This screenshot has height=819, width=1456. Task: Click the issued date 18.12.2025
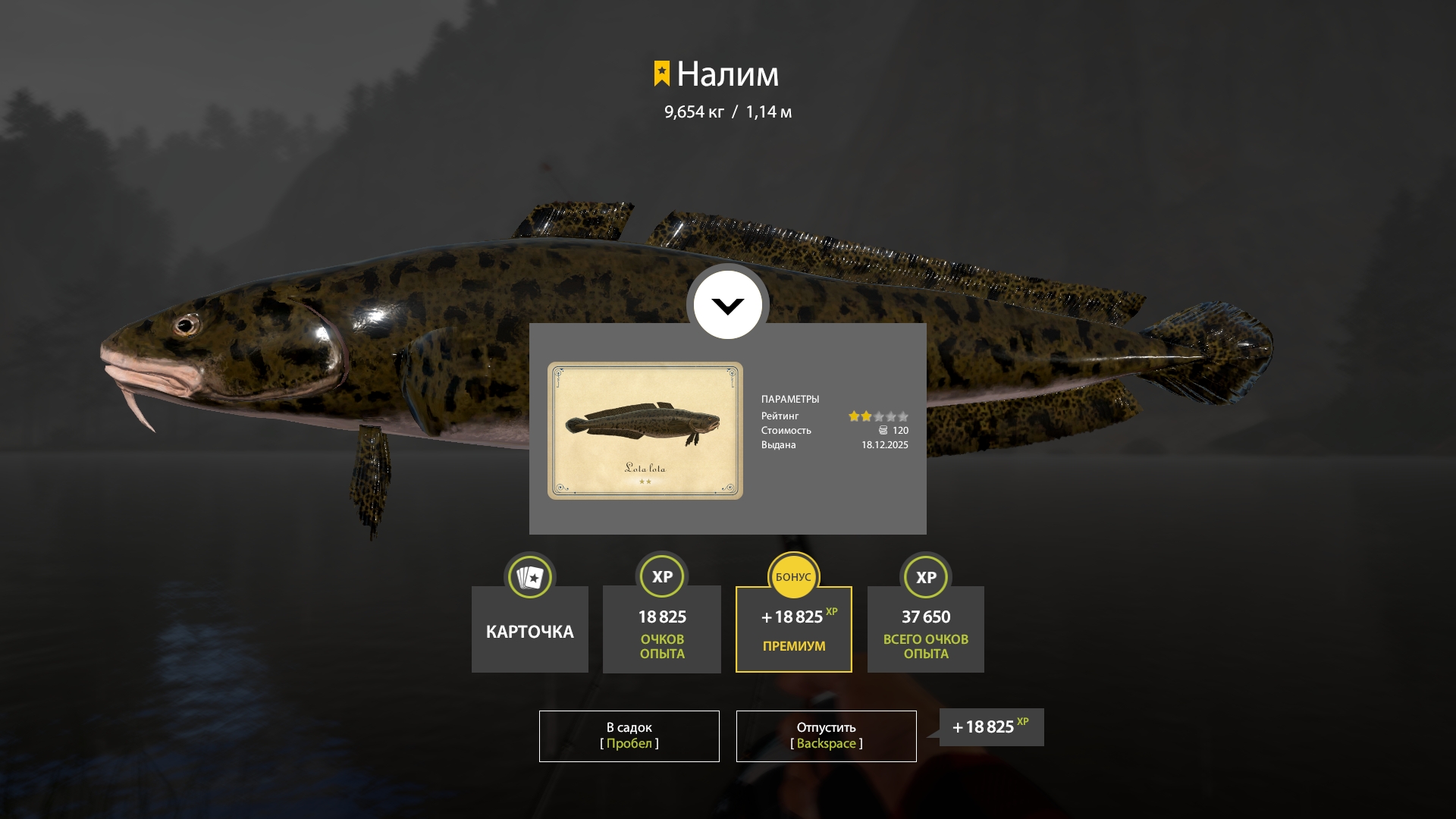883,446
